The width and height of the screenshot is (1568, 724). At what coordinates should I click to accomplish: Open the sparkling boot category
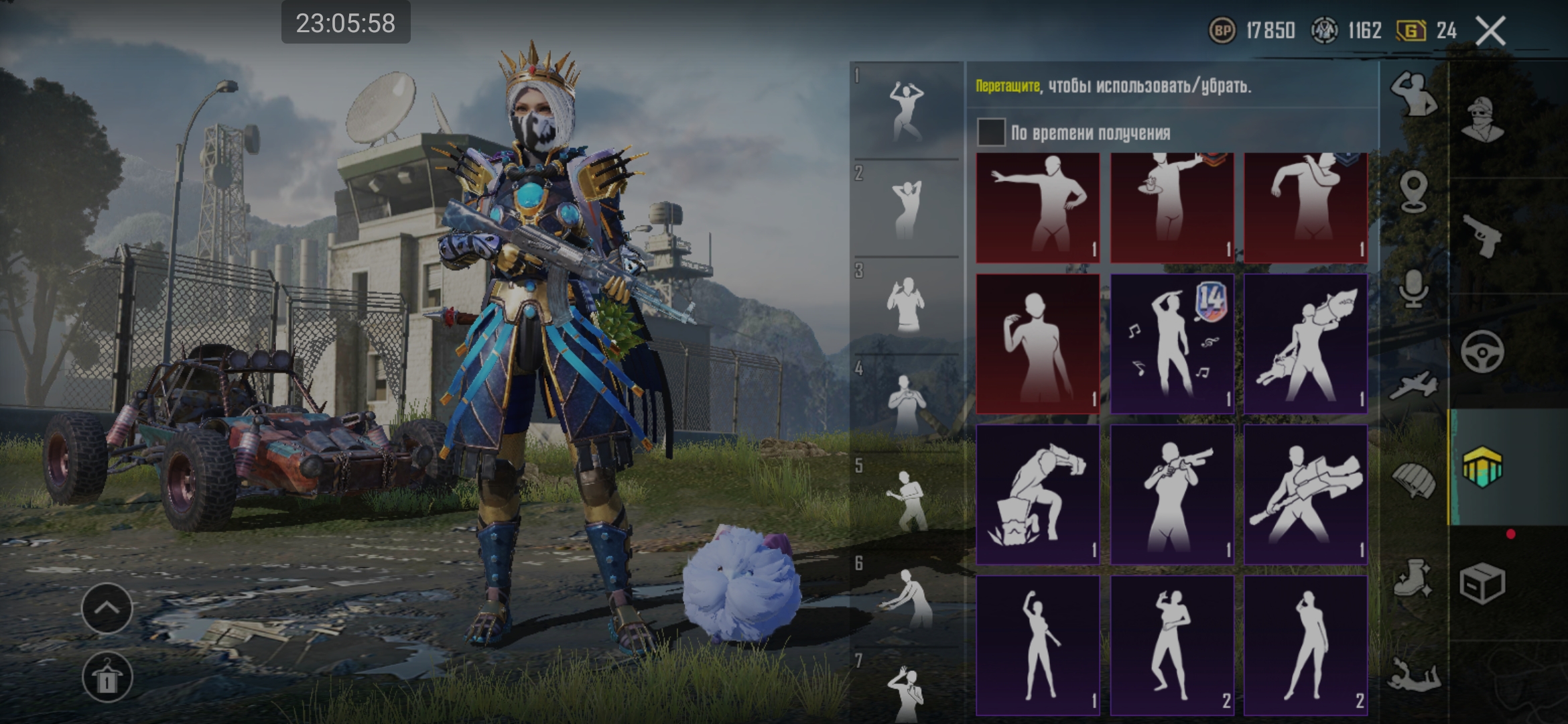click(1413, 578)
